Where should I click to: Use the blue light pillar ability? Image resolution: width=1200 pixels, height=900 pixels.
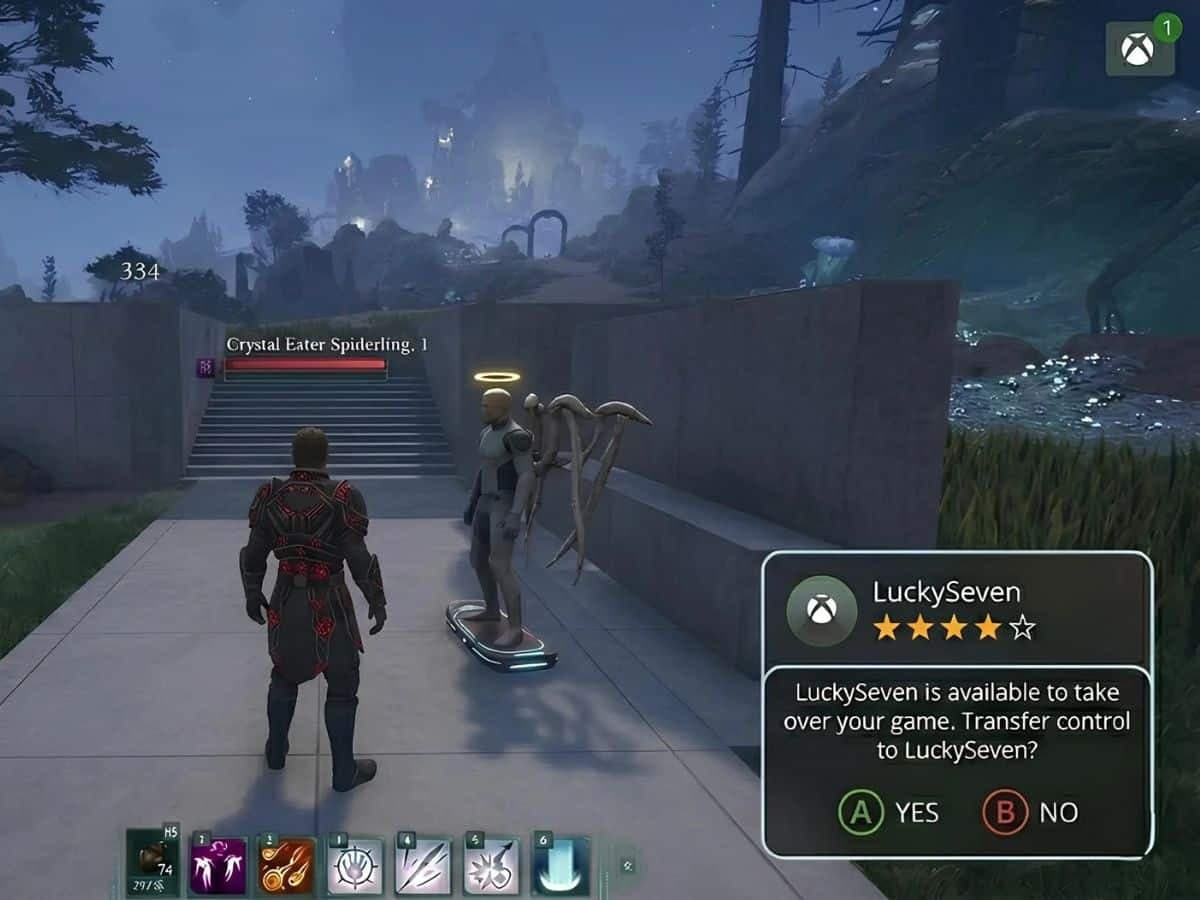tap(560, 865)
